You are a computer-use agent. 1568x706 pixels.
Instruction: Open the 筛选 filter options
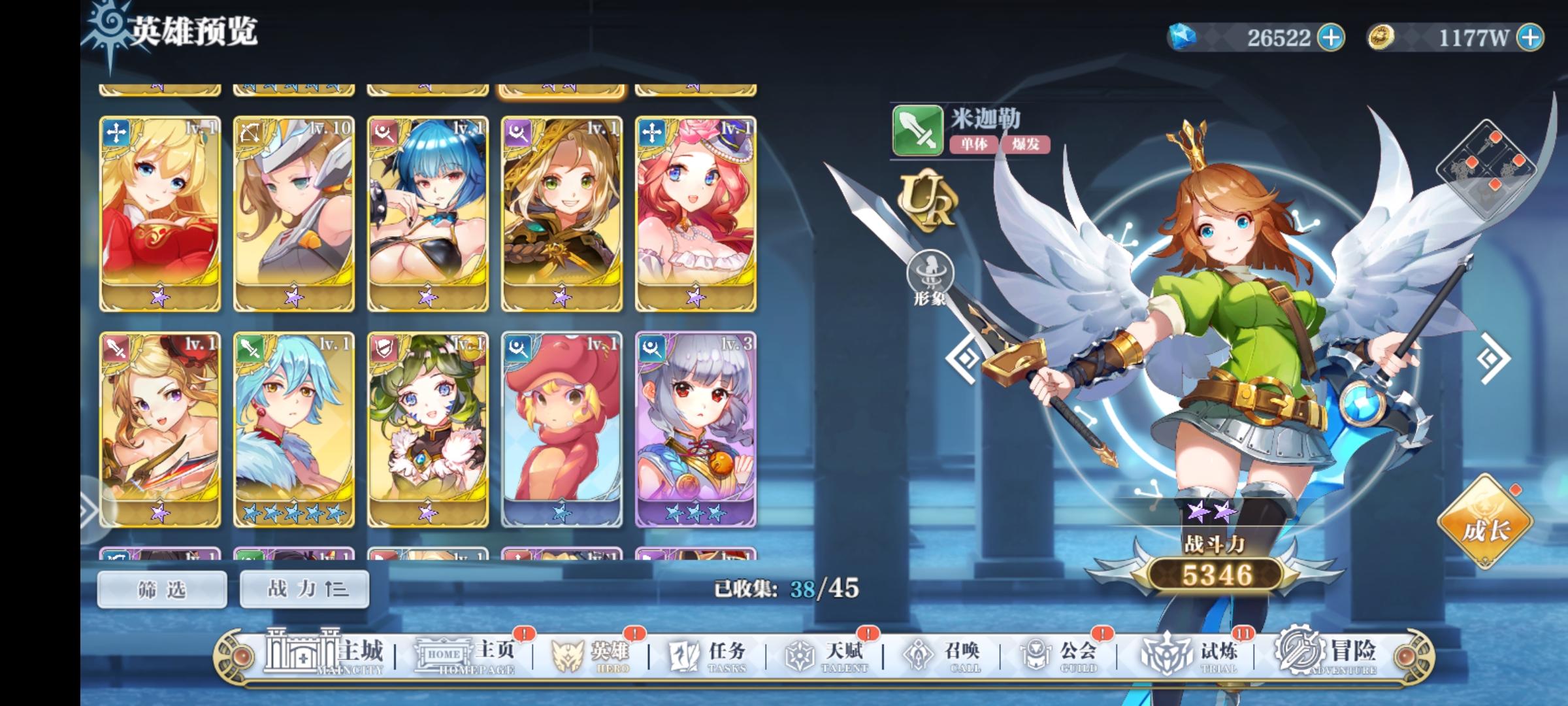pyautogui.click(x=162, y=588)
